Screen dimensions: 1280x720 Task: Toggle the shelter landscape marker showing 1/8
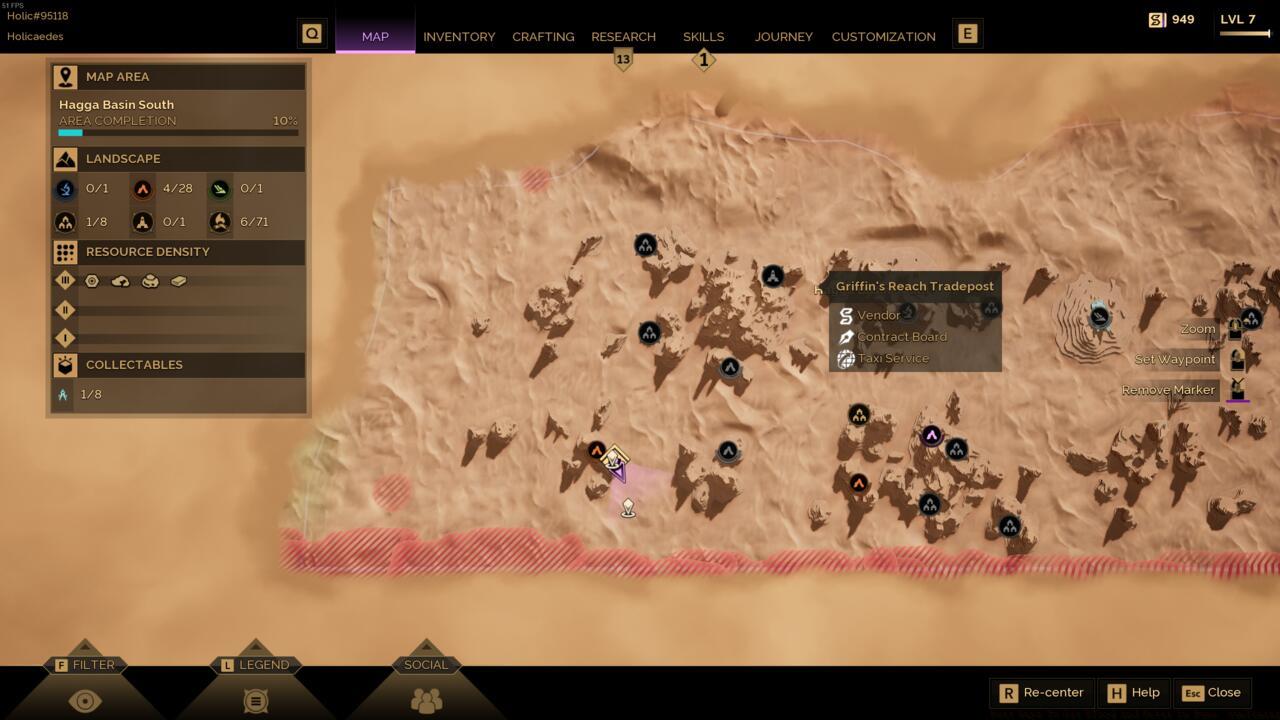(x=66, y=221)
